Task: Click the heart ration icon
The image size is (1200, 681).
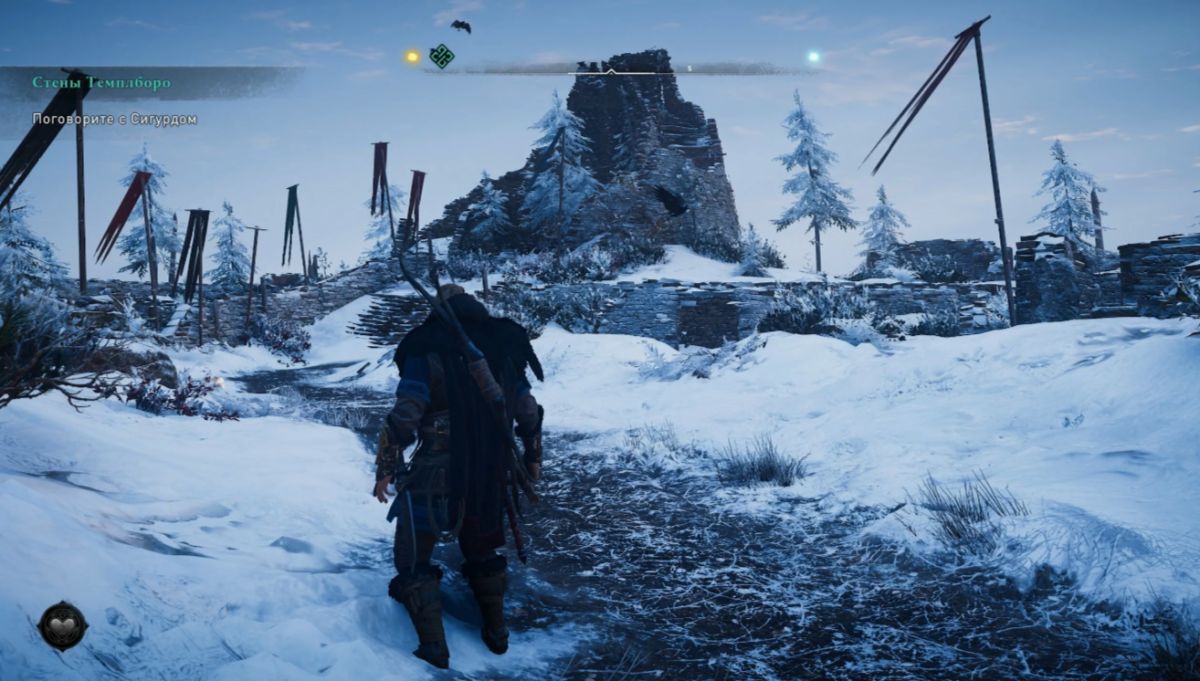Action: pyautogui.click(x=62, y=625)
